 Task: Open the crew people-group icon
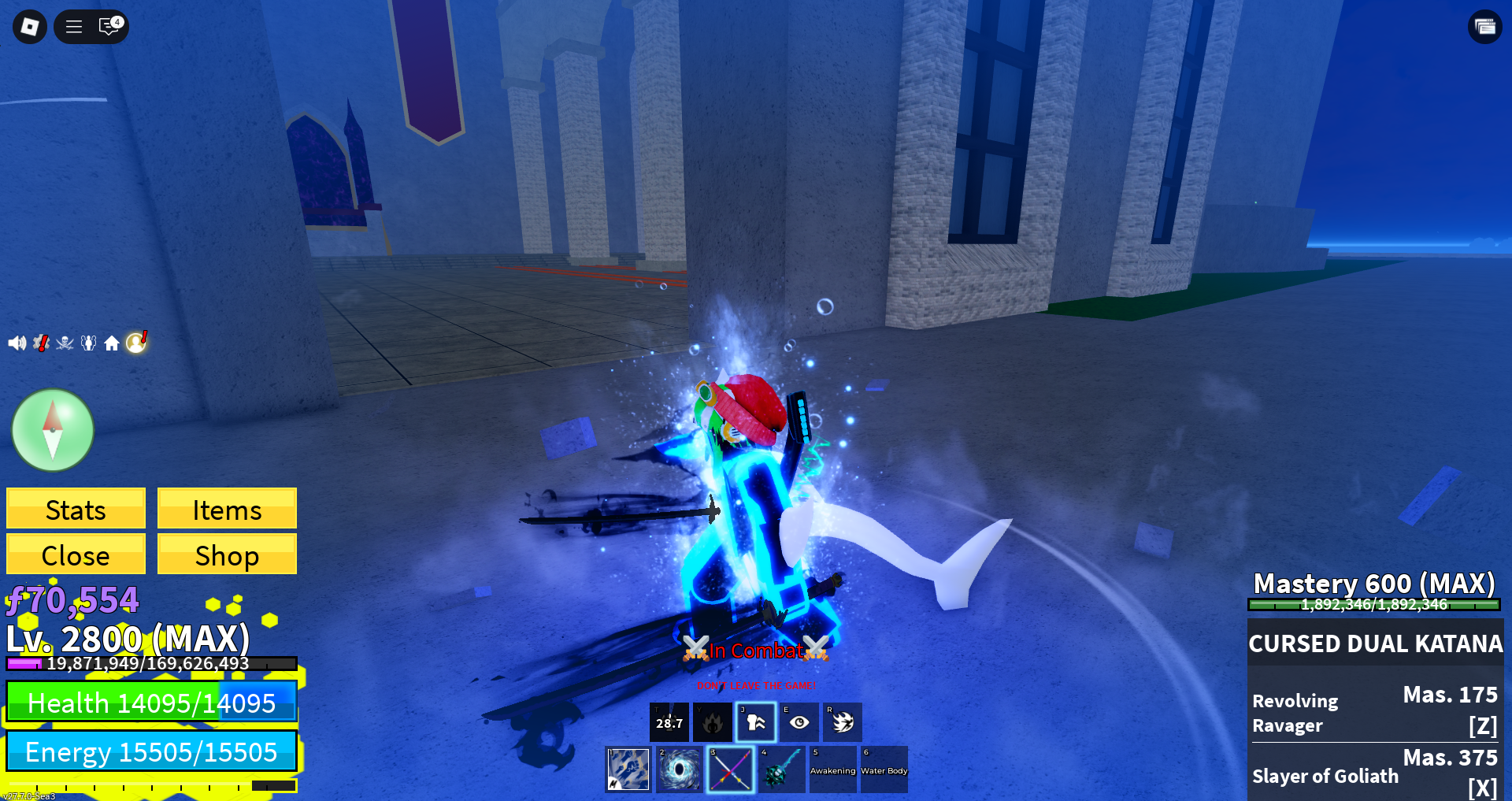pyautogui.click(x=88, y=343)
